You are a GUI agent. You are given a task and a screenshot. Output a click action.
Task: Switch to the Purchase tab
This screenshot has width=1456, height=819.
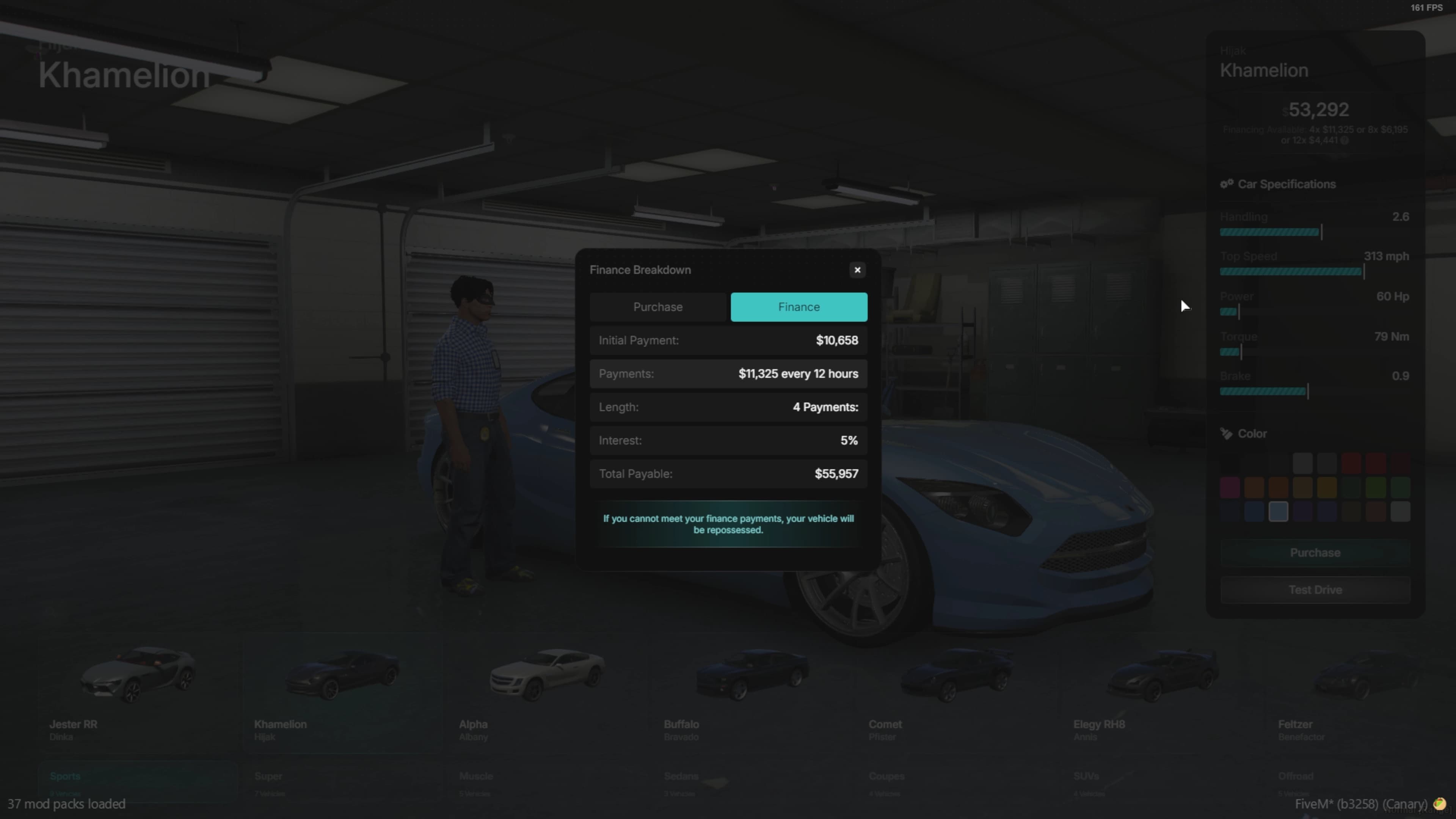pos(657,307)
